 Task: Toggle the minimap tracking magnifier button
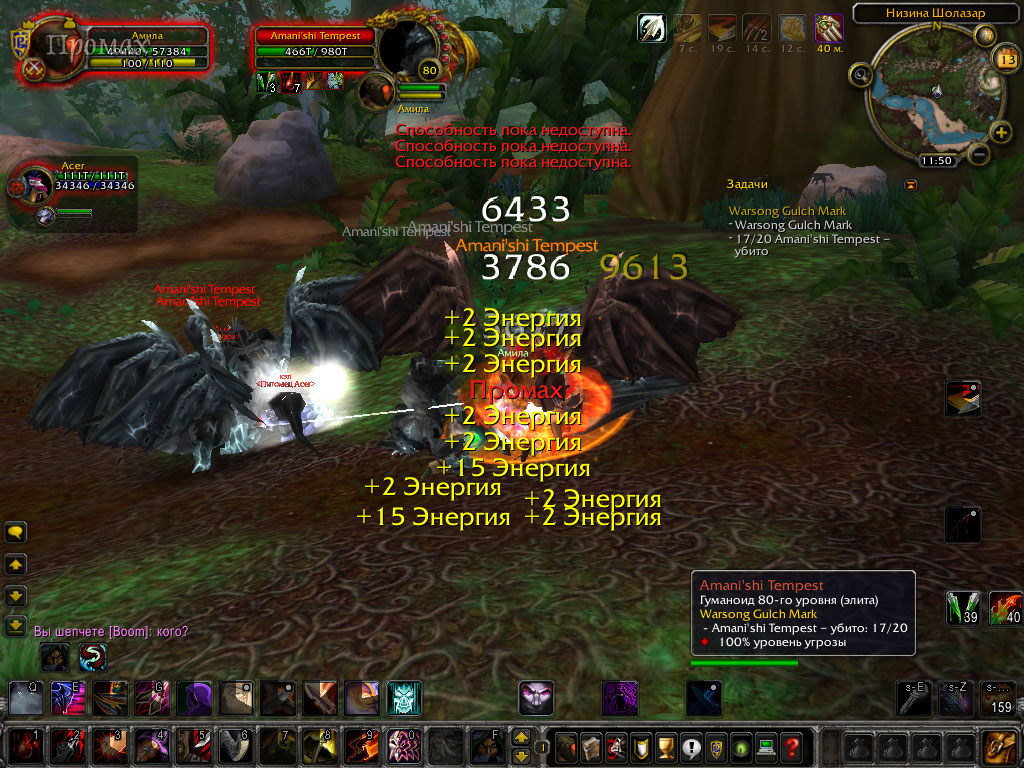861,74
